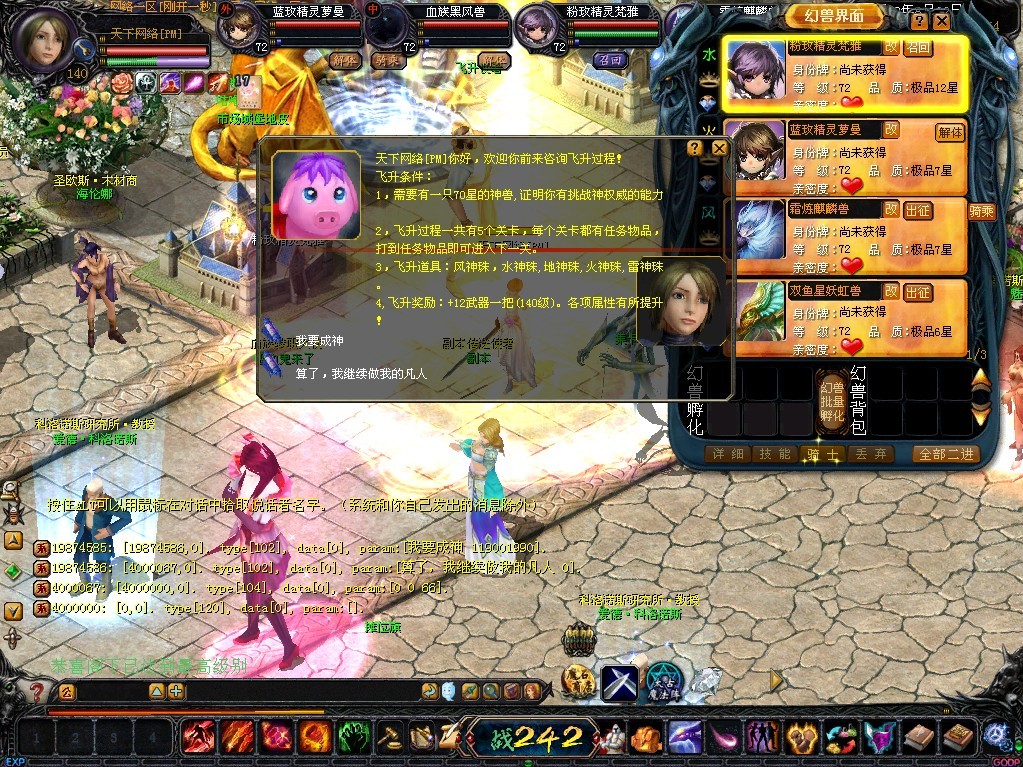Choose the dialogue option 我要成神
Image resolution: width=1023 pixels, height=767 pixels.
tap(320, 341)
